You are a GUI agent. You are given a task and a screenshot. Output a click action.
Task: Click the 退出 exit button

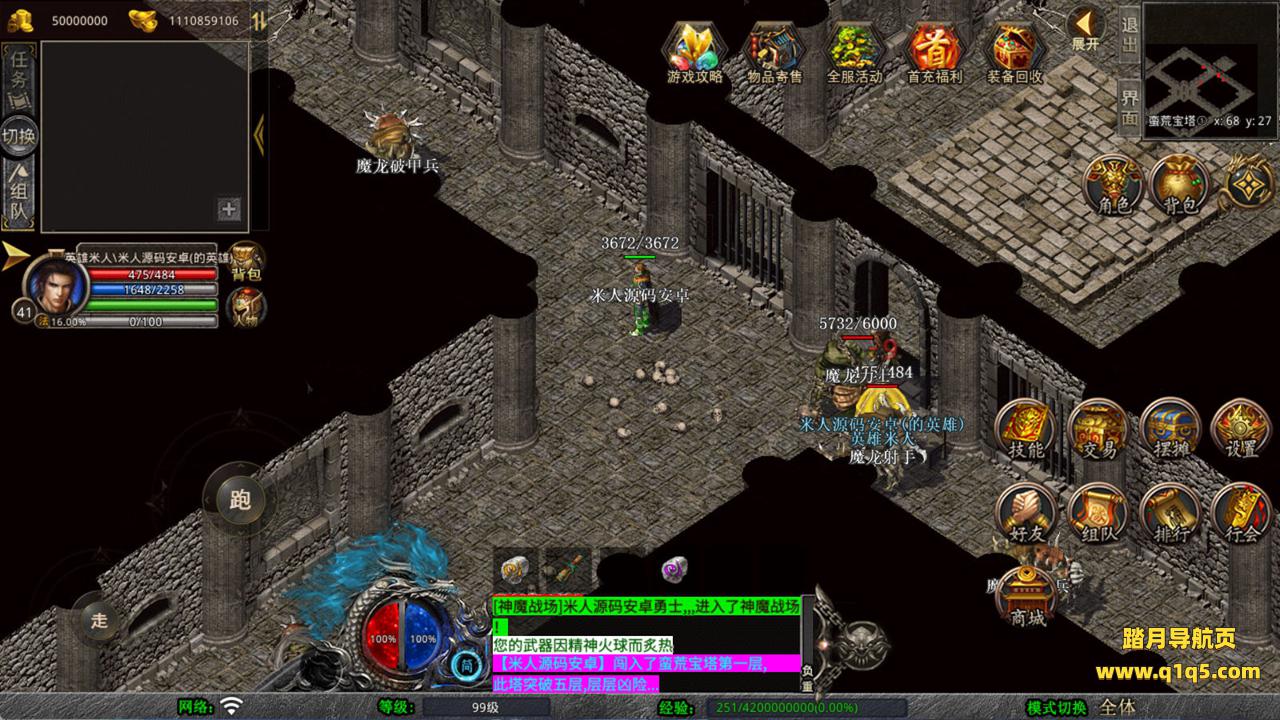1129,35
